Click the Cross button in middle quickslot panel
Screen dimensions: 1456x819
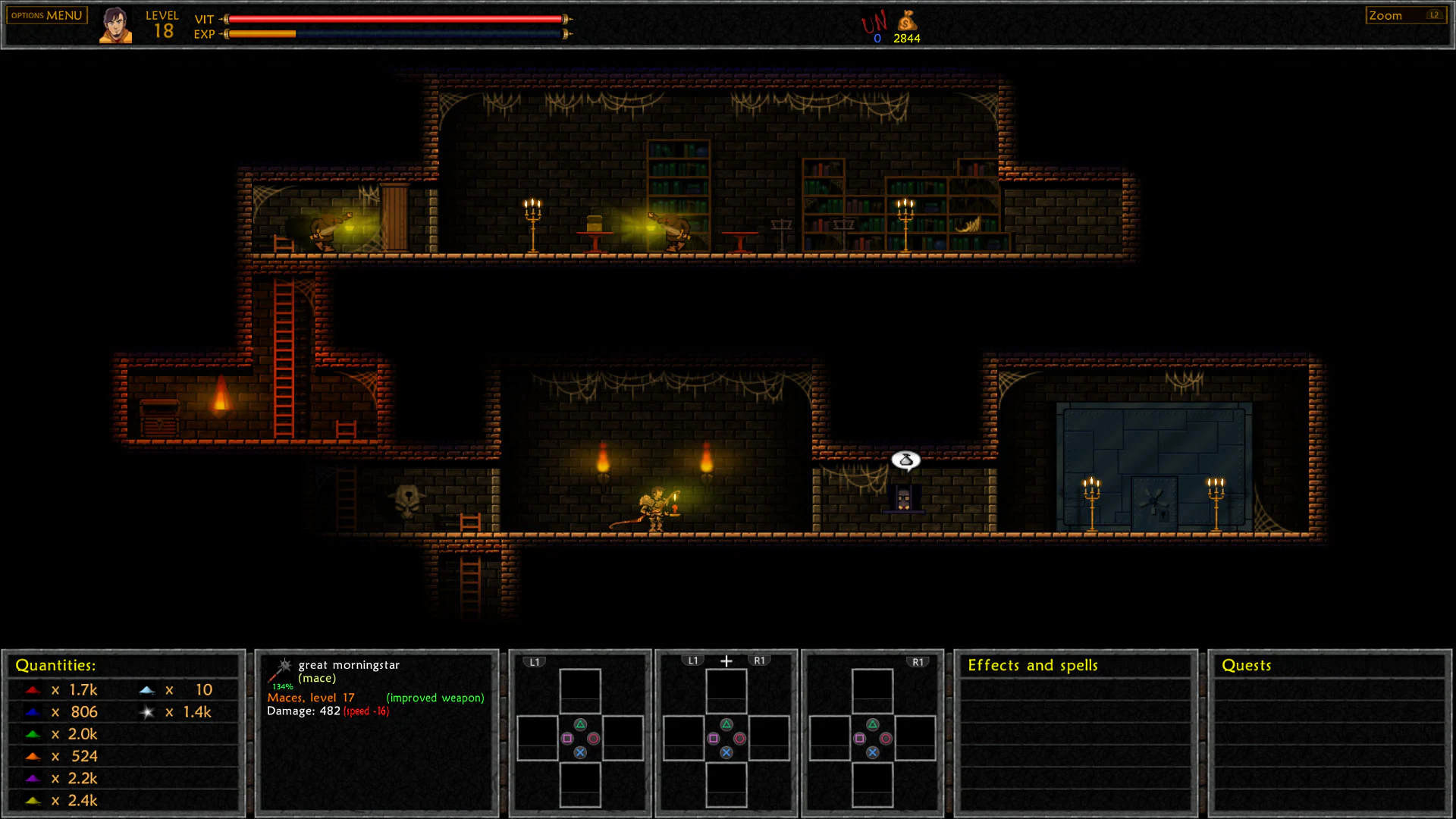(726, 752)
